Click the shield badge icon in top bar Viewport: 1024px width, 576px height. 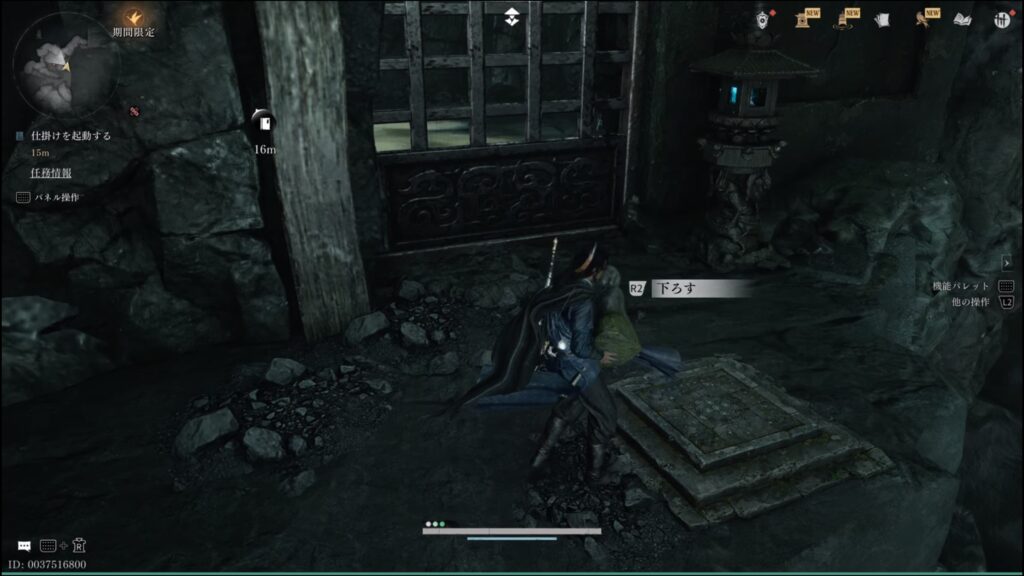[764, 18]
